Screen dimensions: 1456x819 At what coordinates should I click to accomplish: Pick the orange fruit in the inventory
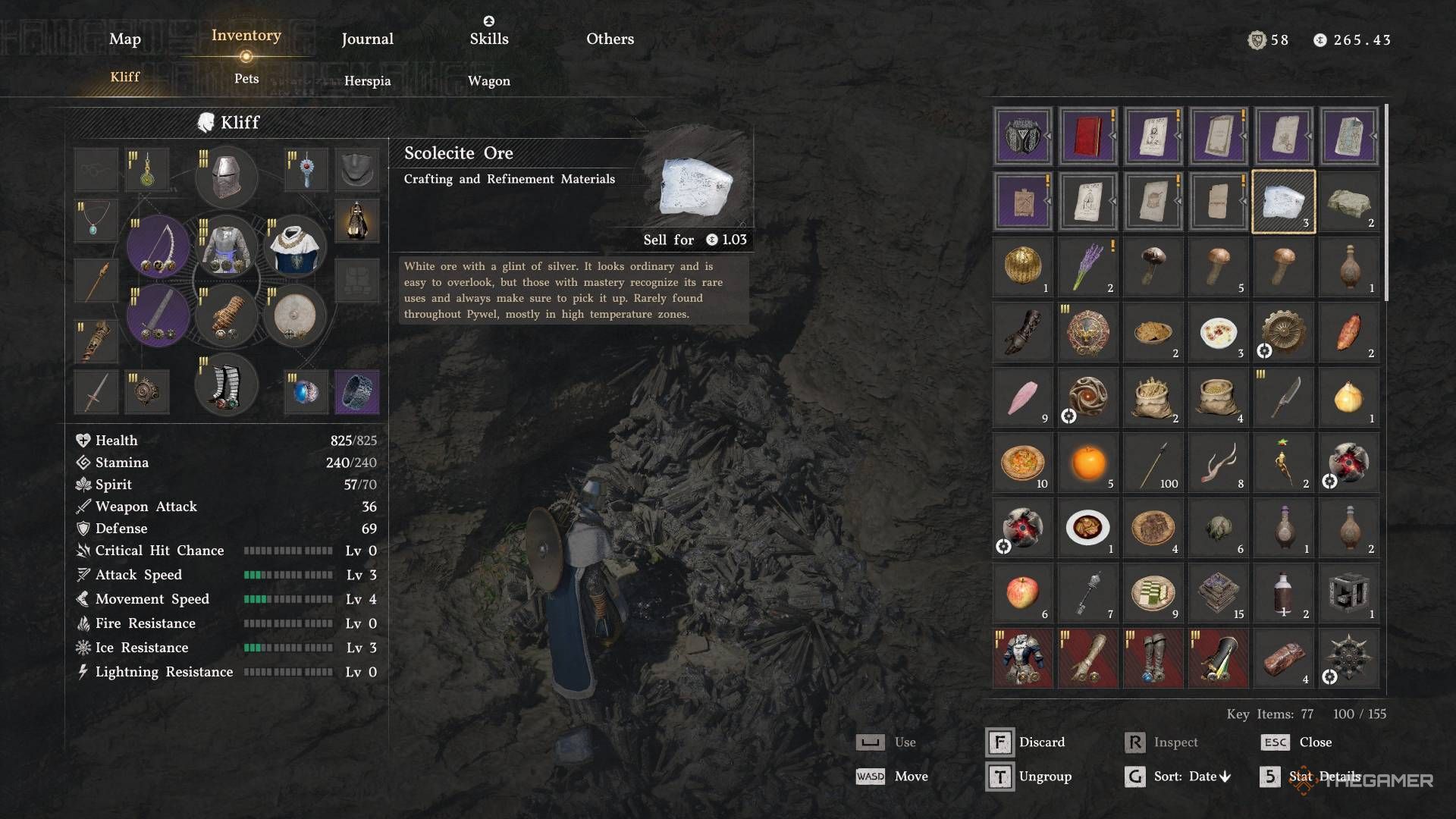pyautogui.click(x=1087, y=463)
